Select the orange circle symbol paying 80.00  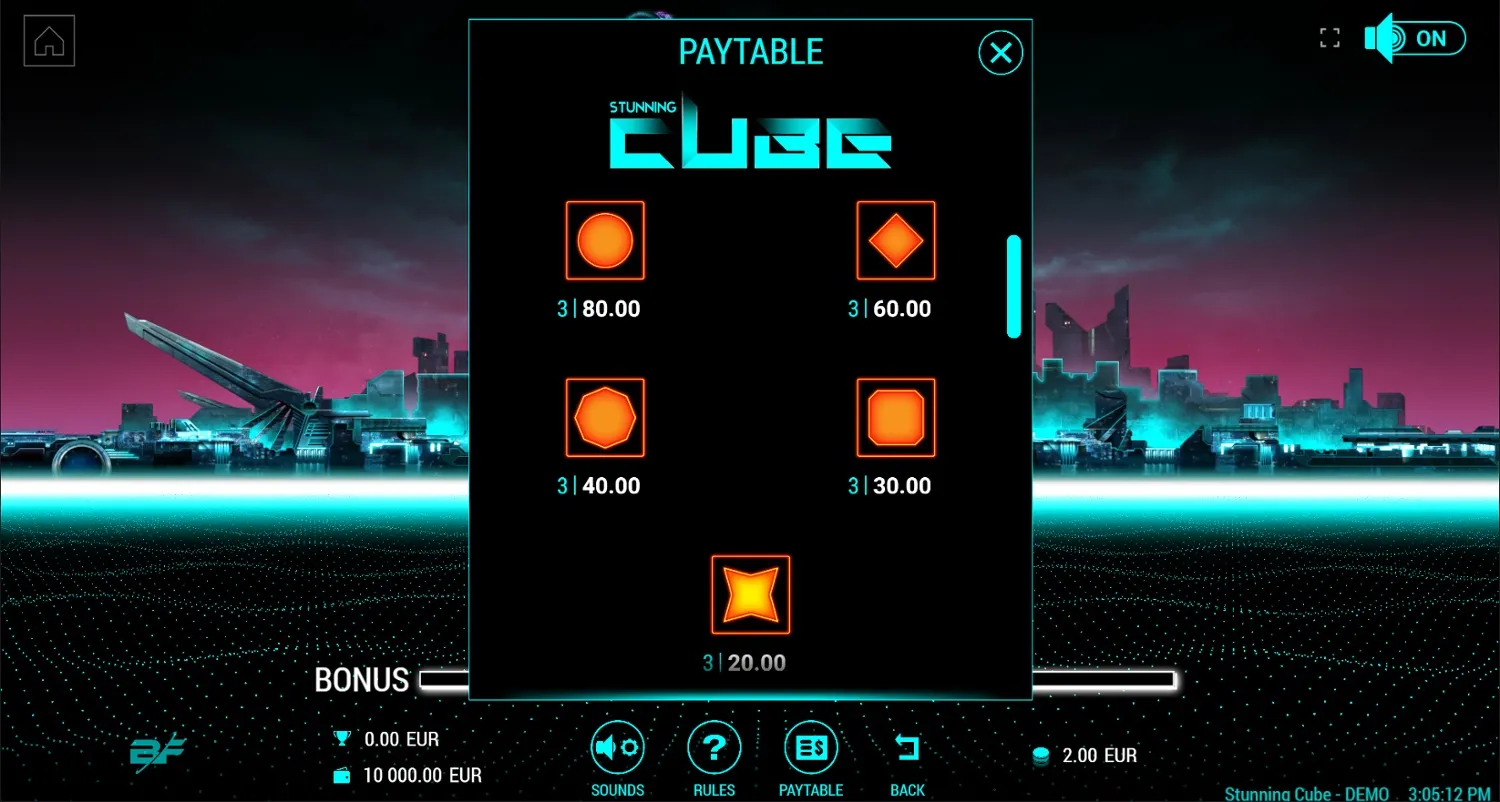coord(605,240)
